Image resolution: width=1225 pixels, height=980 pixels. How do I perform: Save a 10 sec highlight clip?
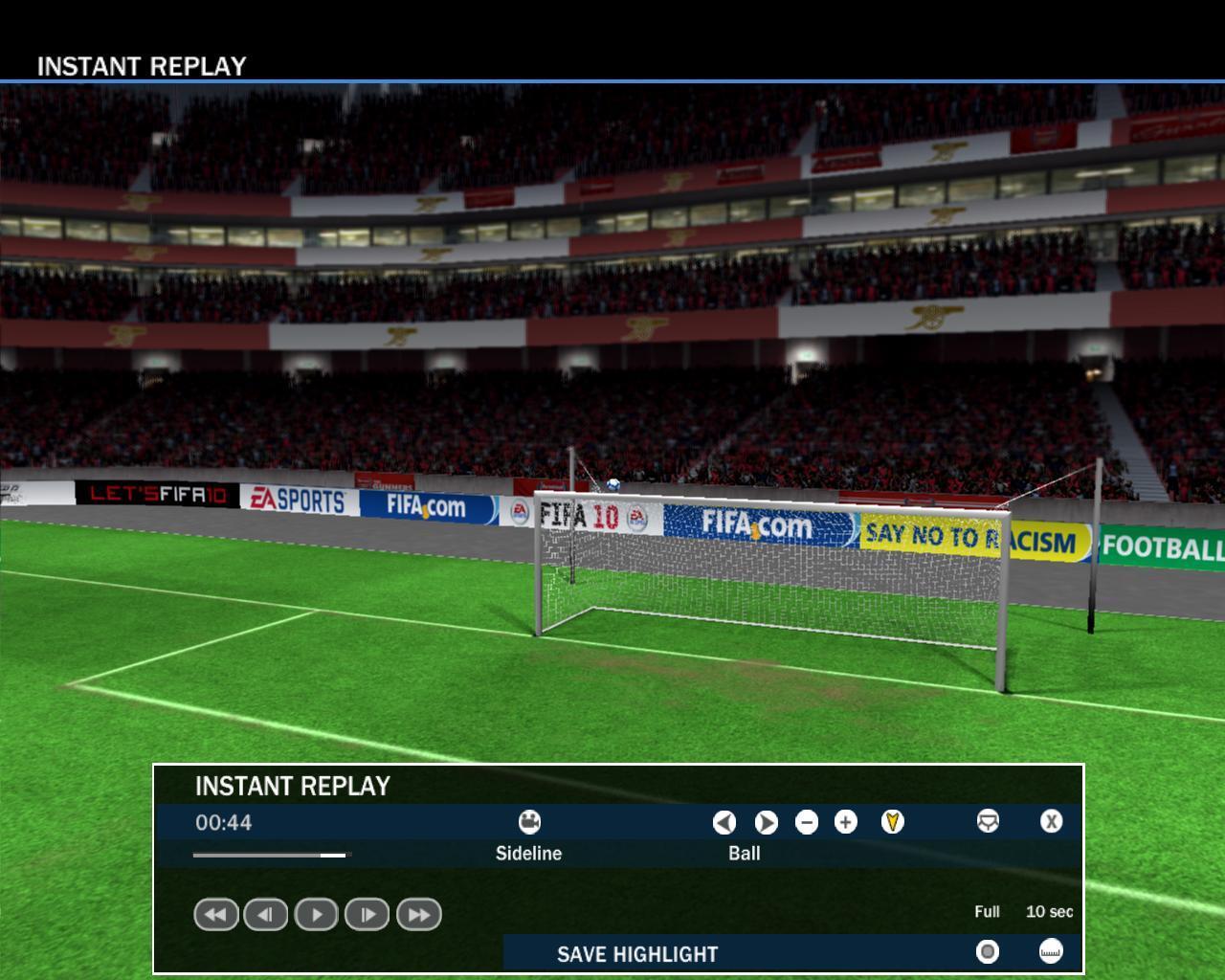pyautogui.click(x=1051, y=951)
